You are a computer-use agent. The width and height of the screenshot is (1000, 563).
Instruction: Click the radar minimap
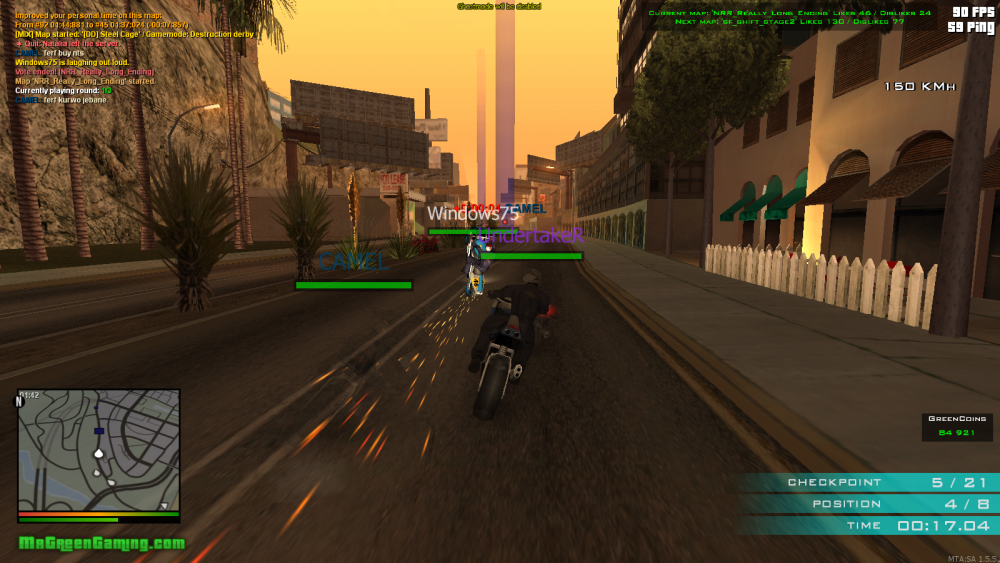coord(99,450)
